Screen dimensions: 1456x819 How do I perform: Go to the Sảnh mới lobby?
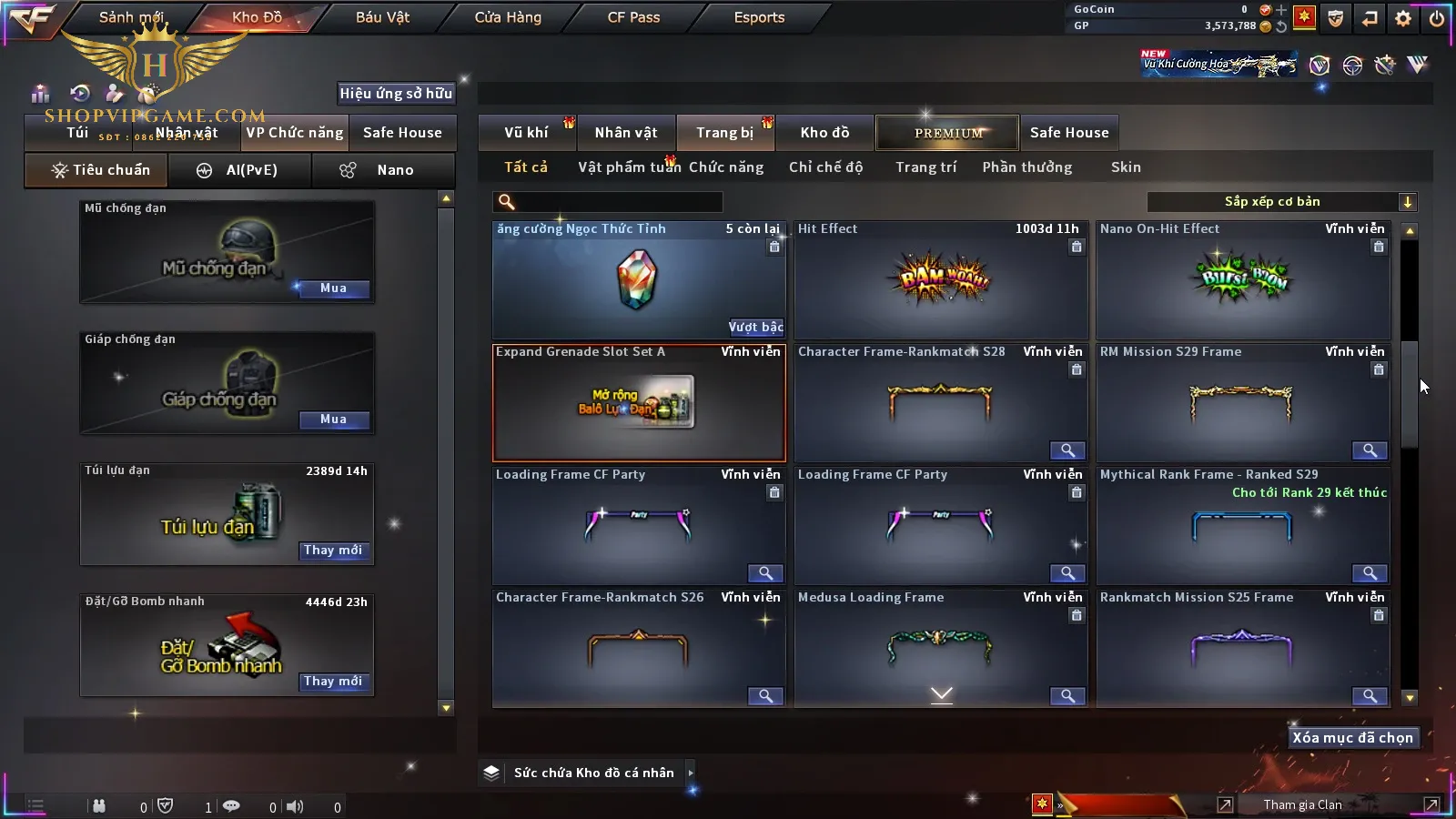click(131, 17)
